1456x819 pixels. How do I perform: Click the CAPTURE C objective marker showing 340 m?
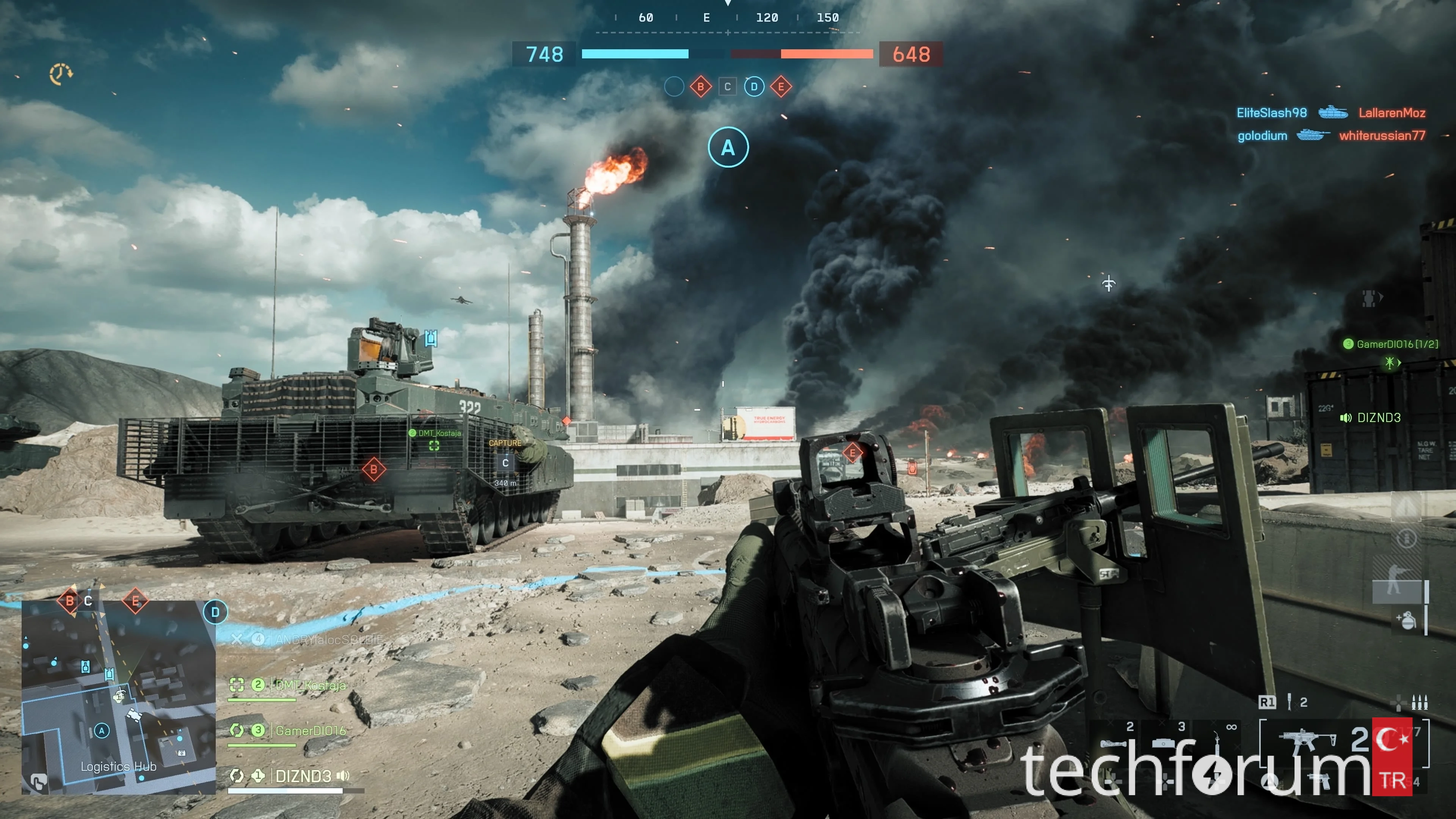[505, 462]
